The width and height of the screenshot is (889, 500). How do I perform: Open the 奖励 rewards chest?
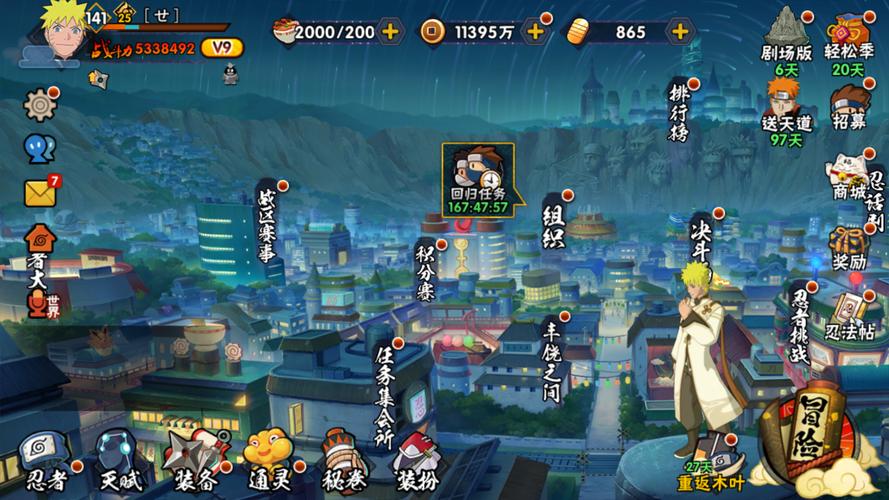(849, 248)
